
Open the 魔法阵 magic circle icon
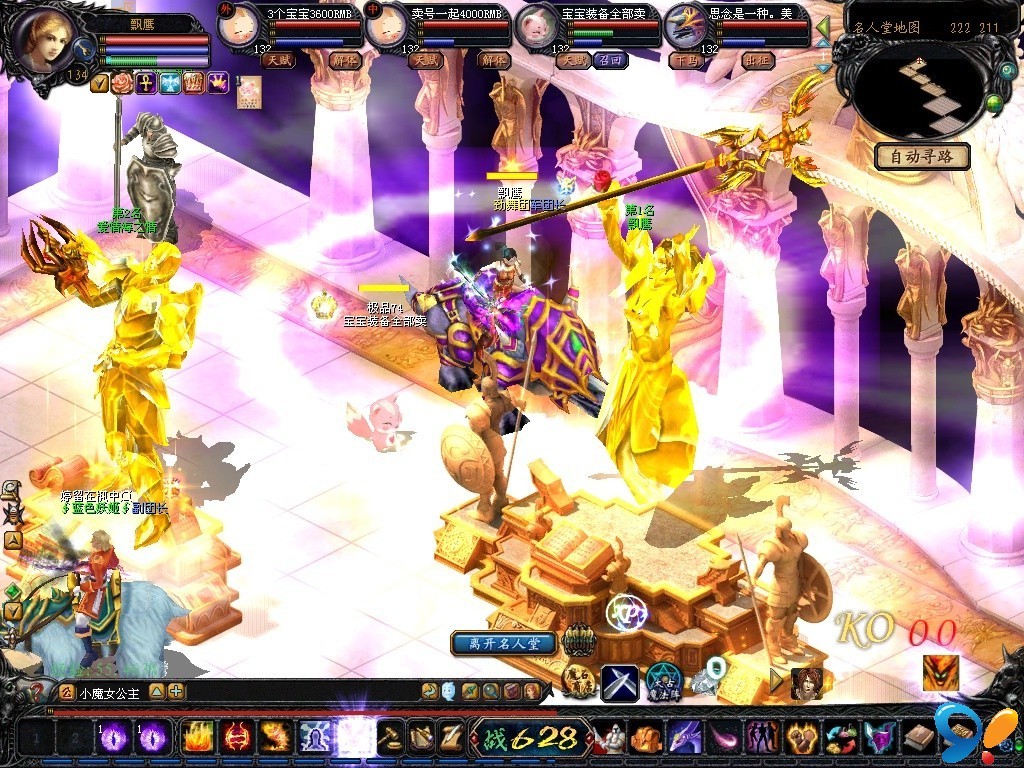661,680
